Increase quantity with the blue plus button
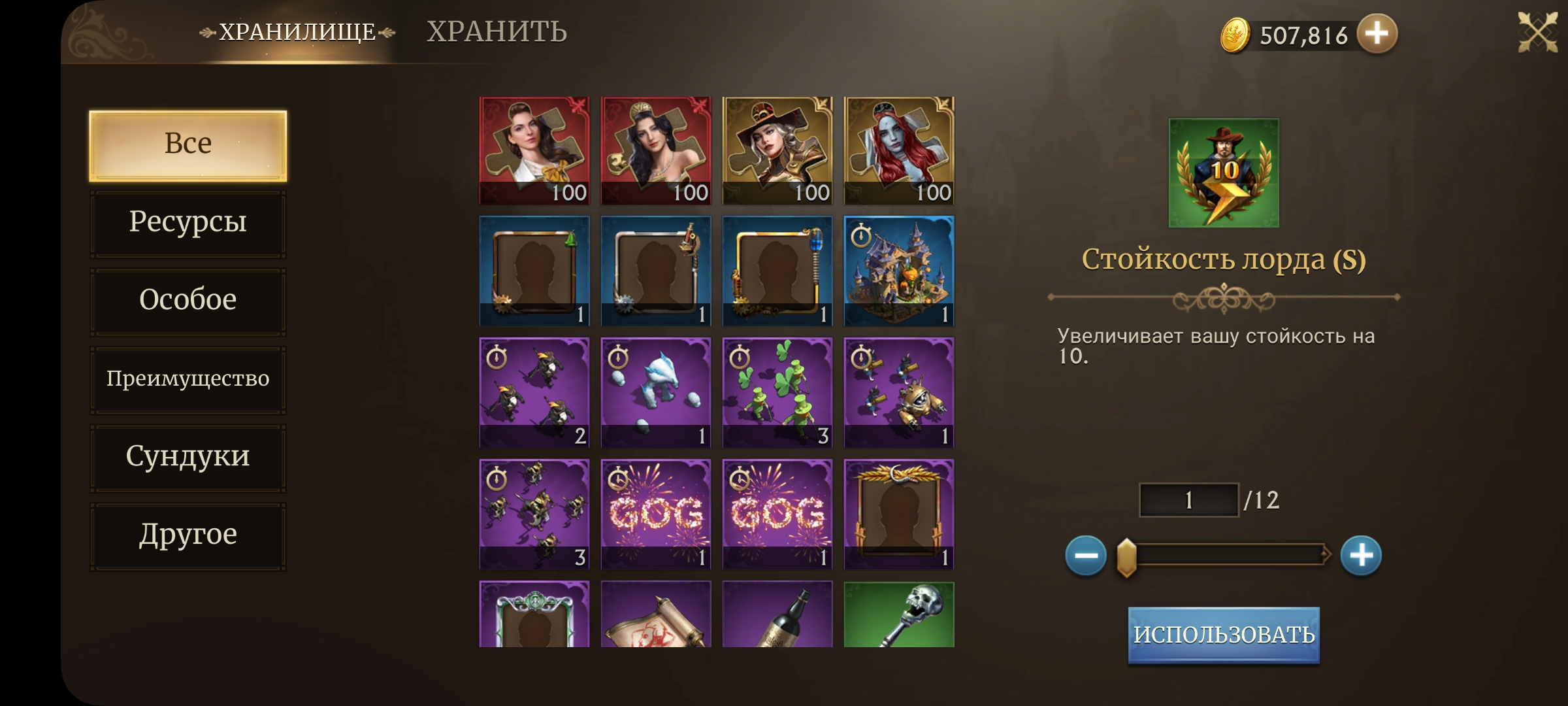1568x706 pixels. tap(1361, 556)
